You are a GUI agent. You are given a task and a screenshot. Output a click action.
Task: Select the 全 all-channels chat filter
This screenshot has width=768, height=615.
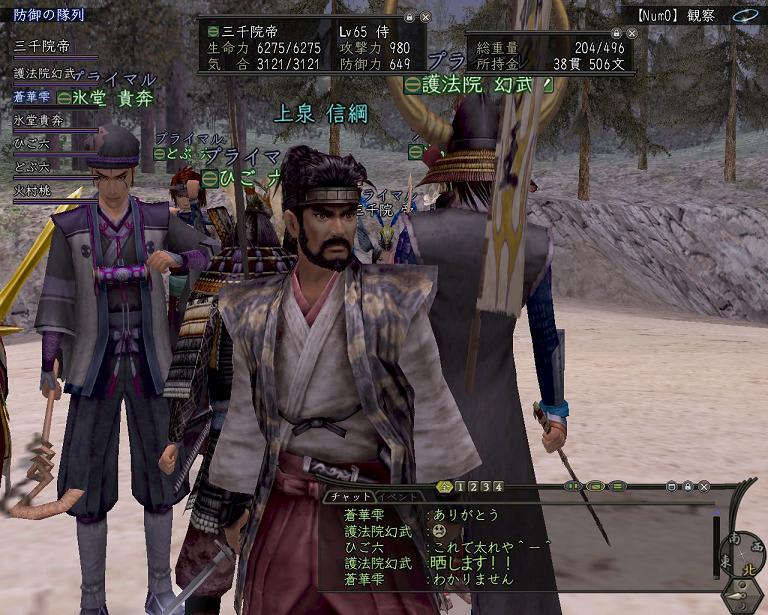[445, 487]
